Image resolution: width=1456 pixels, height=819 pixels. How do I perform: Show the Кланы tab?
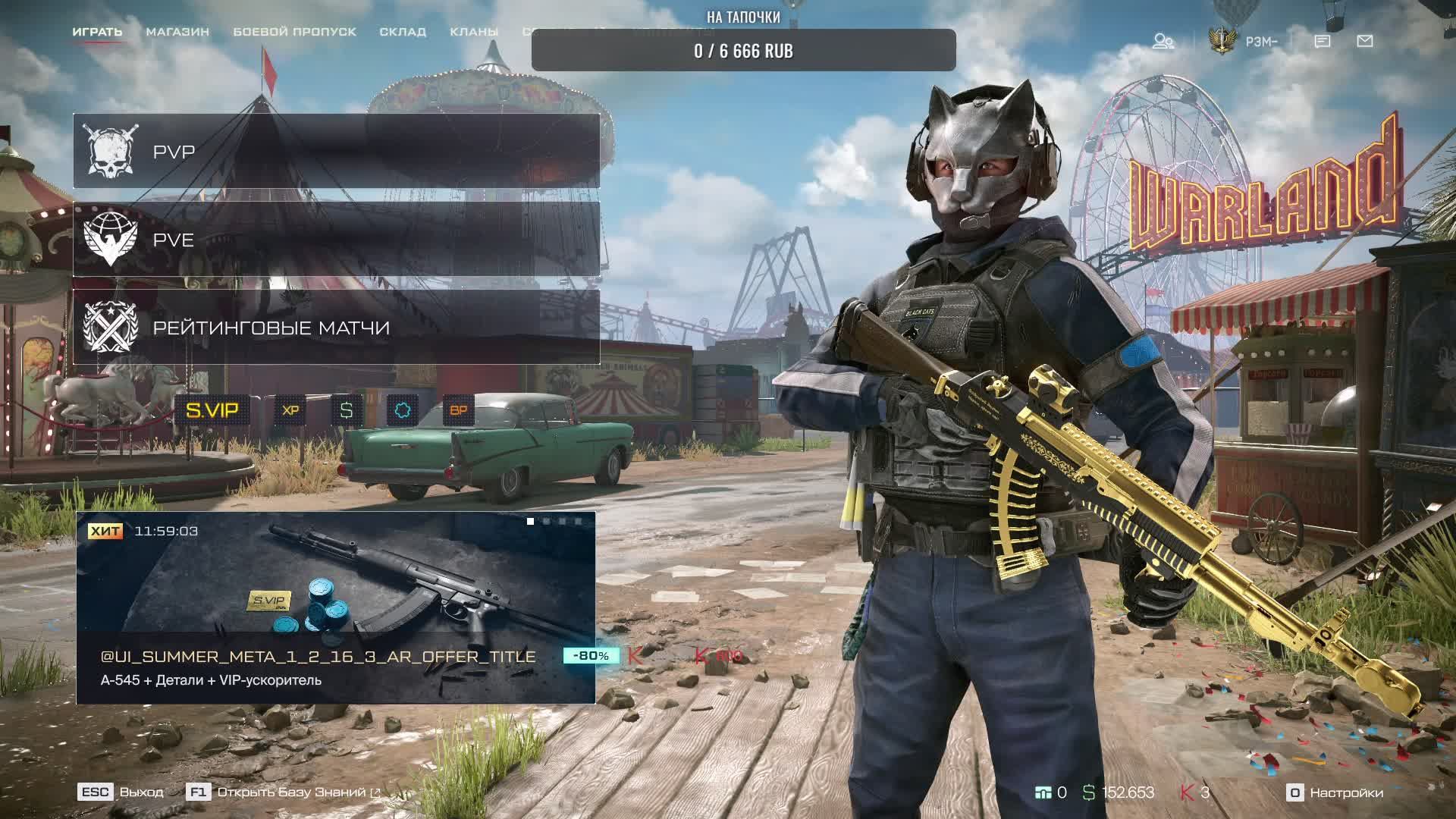(474, 32)
